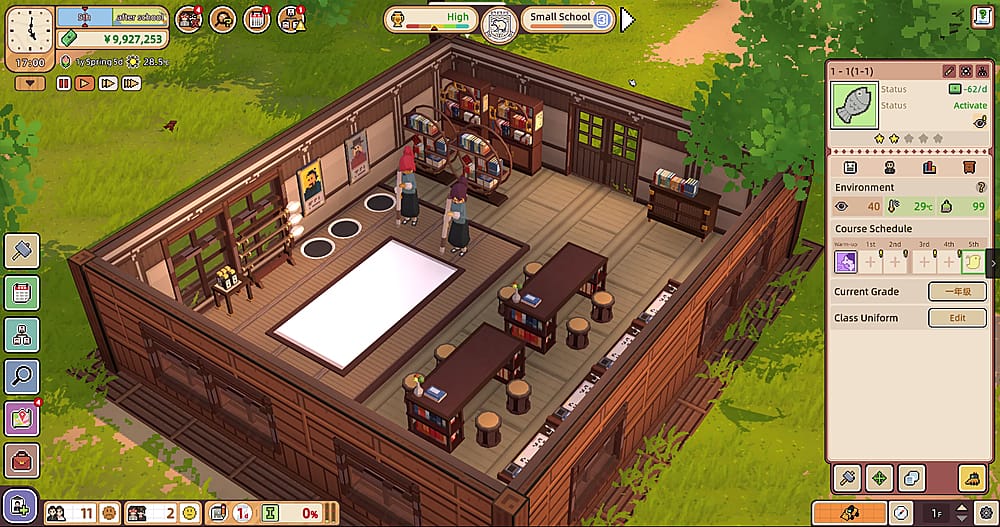Image resolution: width=1000 pixels, height=527 pixels.
Task: Change the Current Grade setting button
Action: pyautogui.click(x=957, y=292)
